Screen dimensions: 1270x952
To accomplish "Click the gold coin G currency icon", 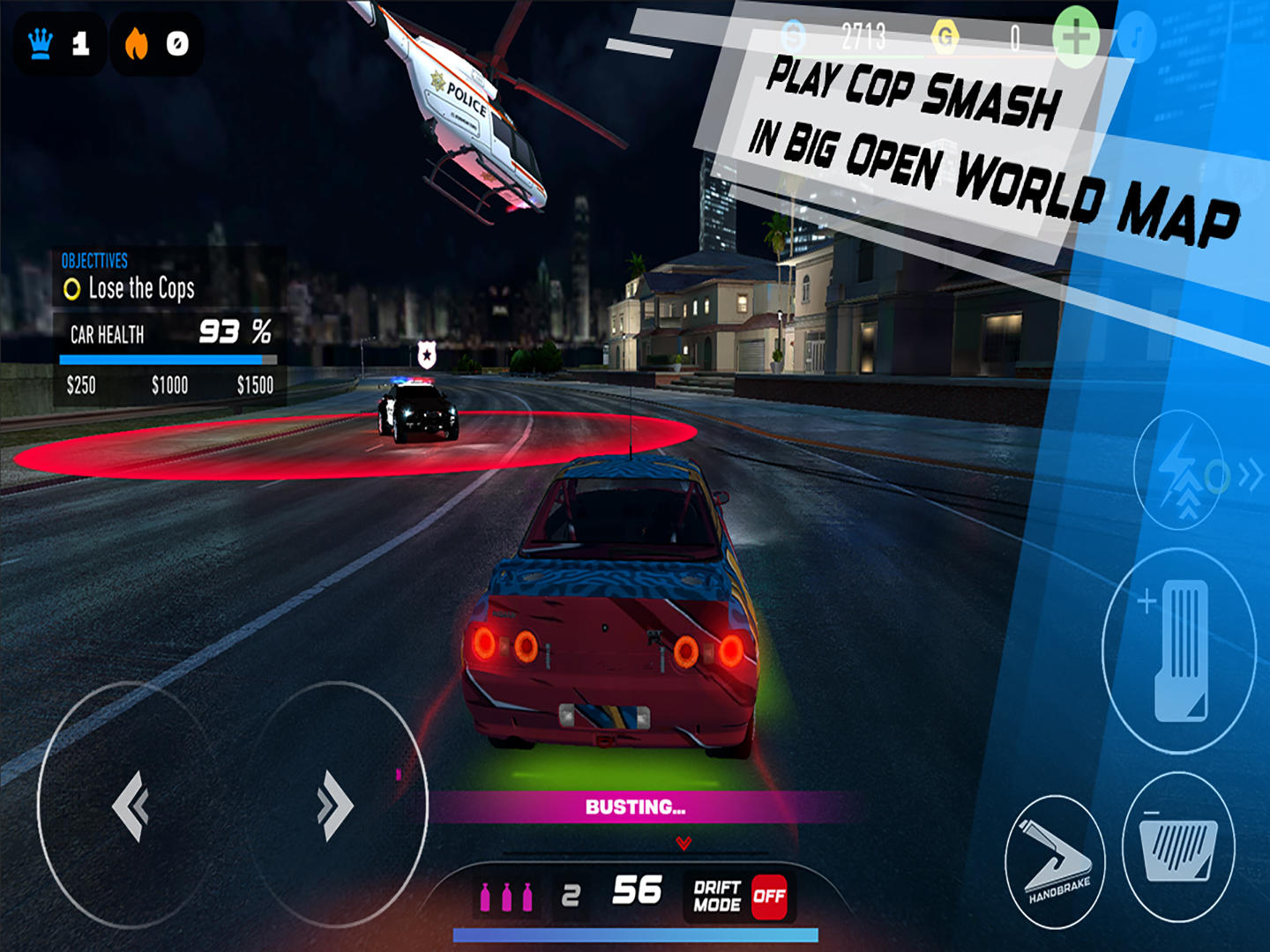I will (943, 34).
